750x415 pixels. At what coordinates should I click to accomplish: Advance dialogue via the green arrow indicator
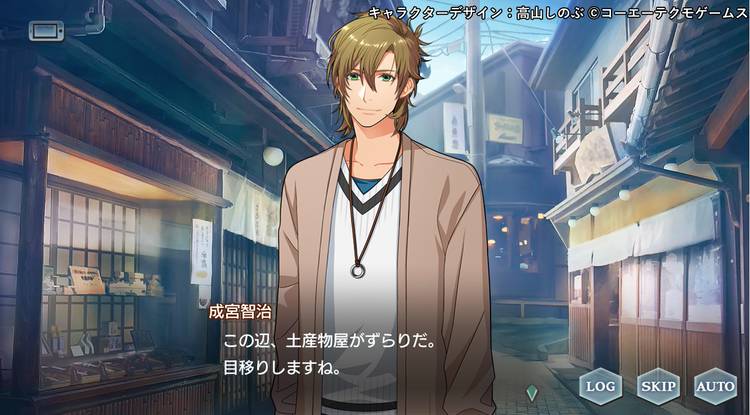531,392
